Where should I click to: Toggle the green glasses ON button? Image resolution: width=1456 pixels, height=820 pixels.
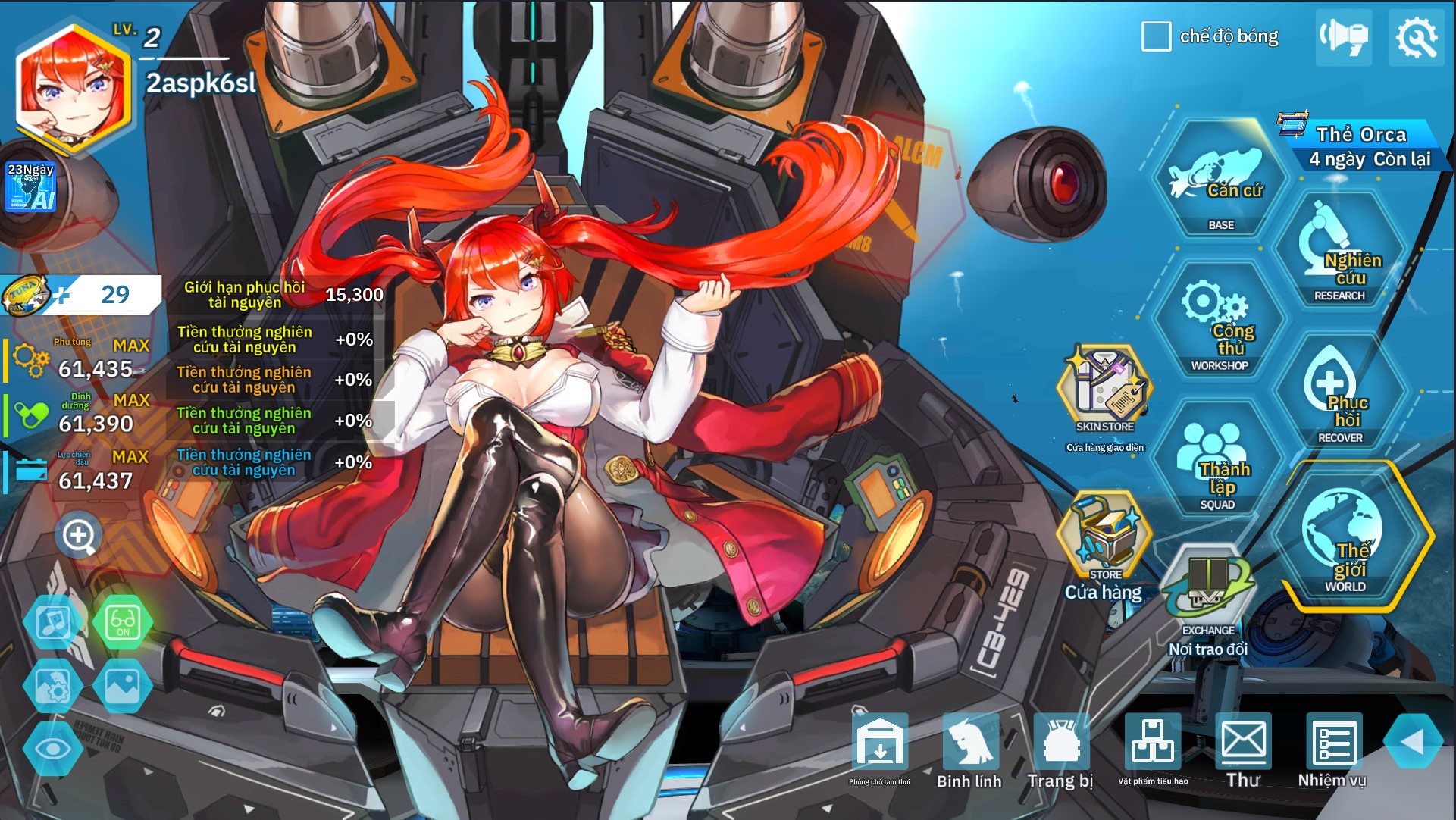coord(123,623)
